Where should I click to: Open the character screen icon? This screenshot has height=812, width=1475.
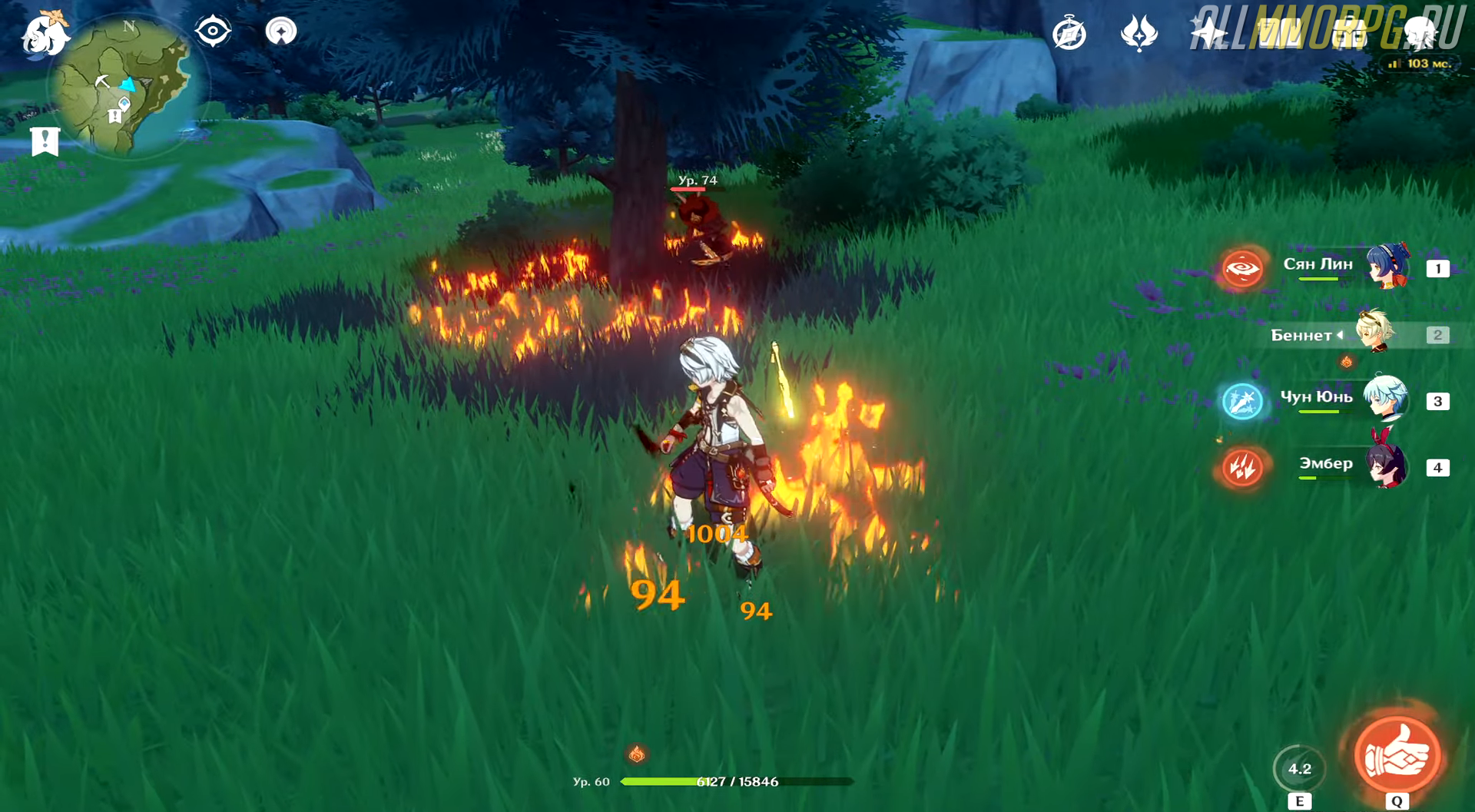click(x=1419, y=34)
